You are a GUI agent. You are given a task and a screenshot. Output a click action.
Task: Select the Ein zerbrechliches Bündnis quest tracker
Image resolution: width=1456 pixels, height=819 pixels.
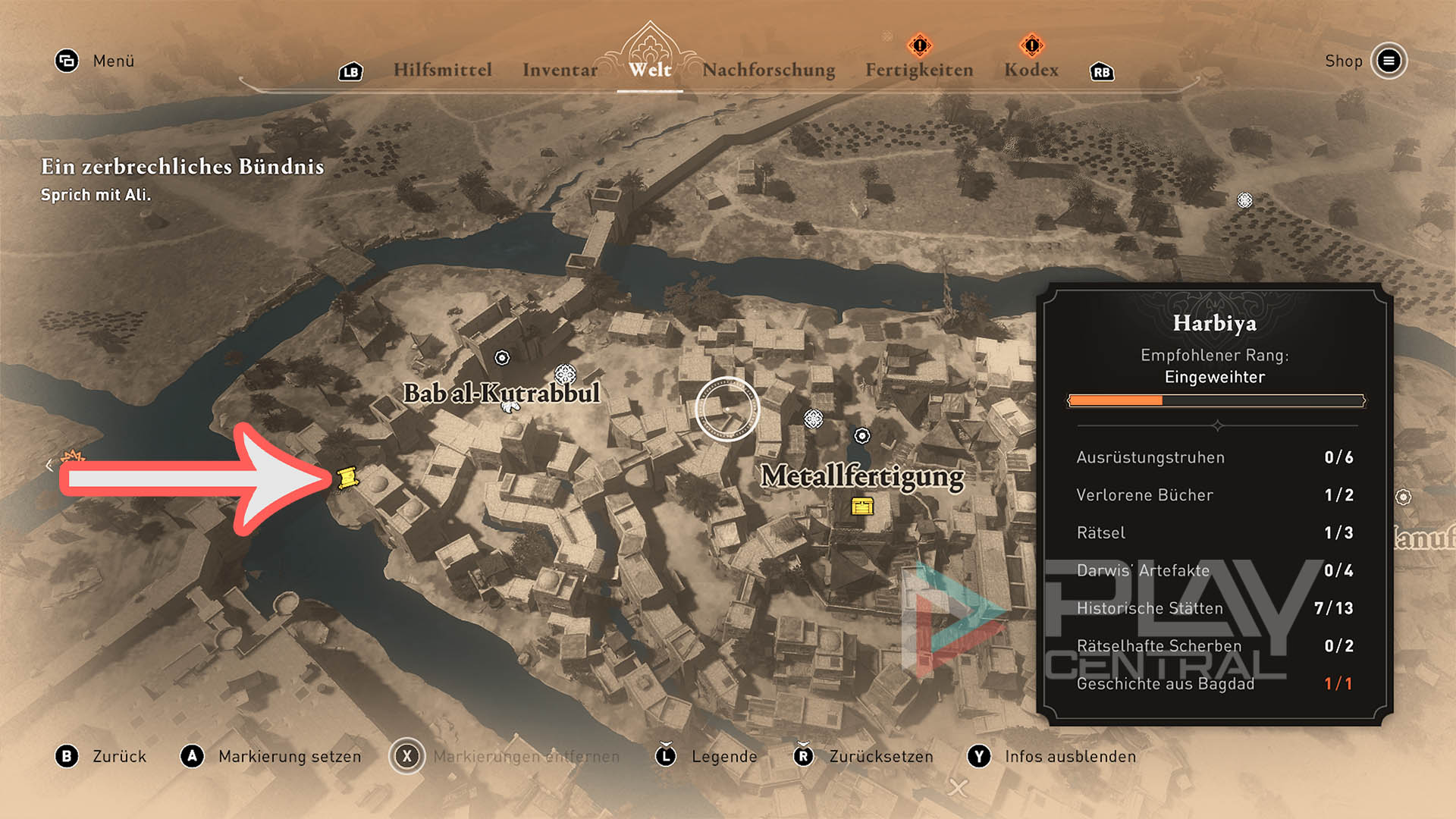(x=182, y=167)
